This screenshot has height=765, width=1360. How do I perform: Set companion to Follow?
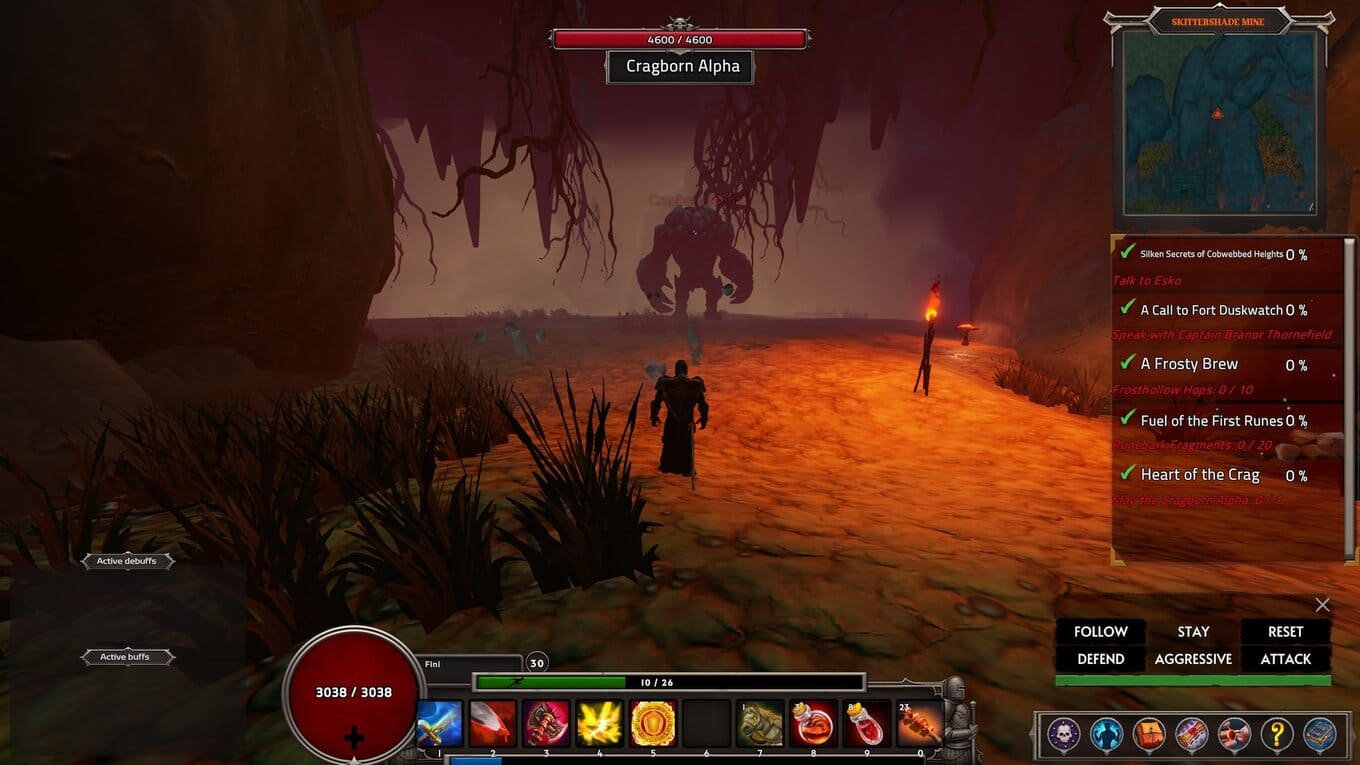point(1100,632)
